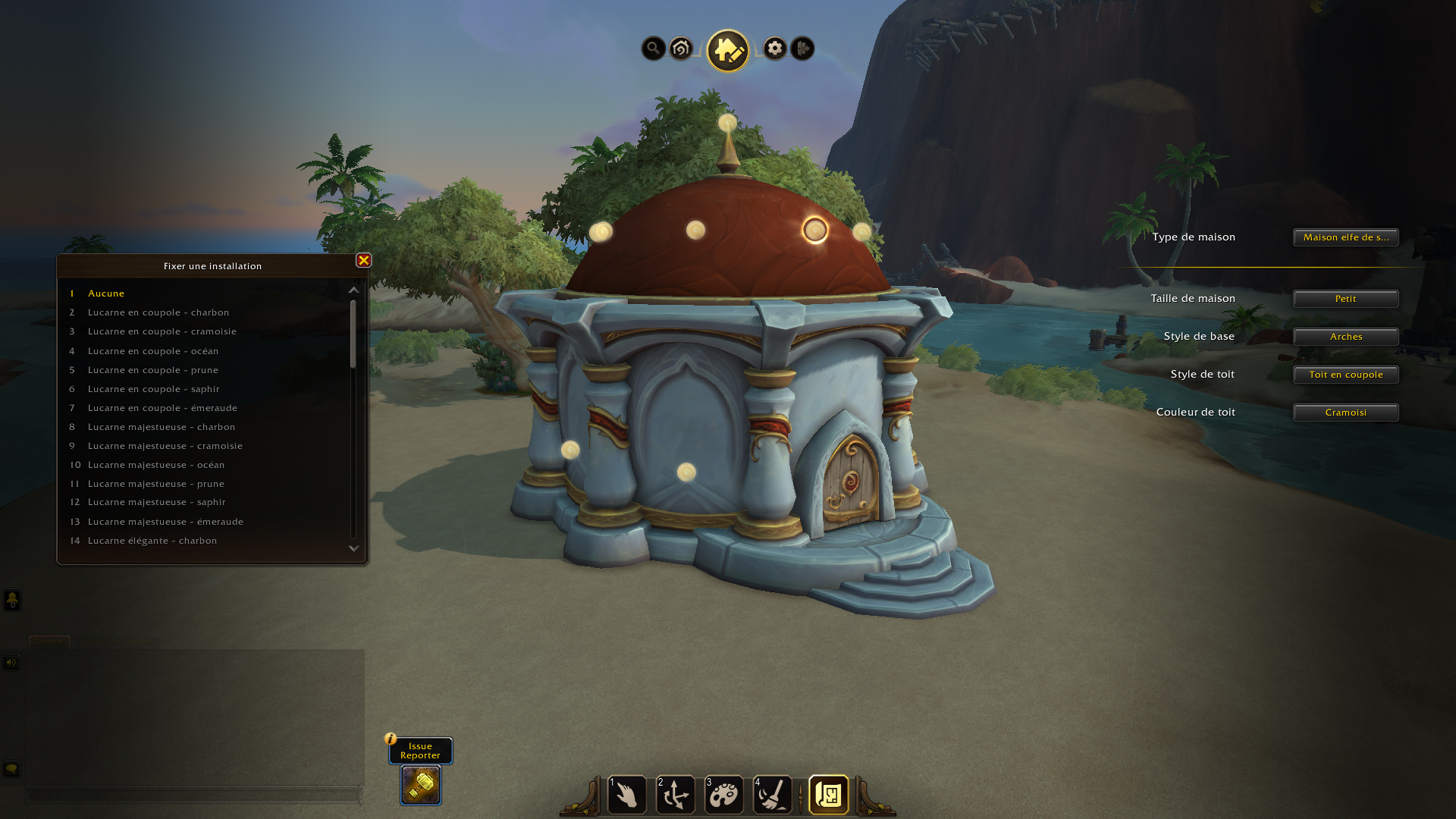The height and width of the screenshot is (819, 1456).
Task: Select Lucarne en coupole - saphir
Action: point(153,389)
